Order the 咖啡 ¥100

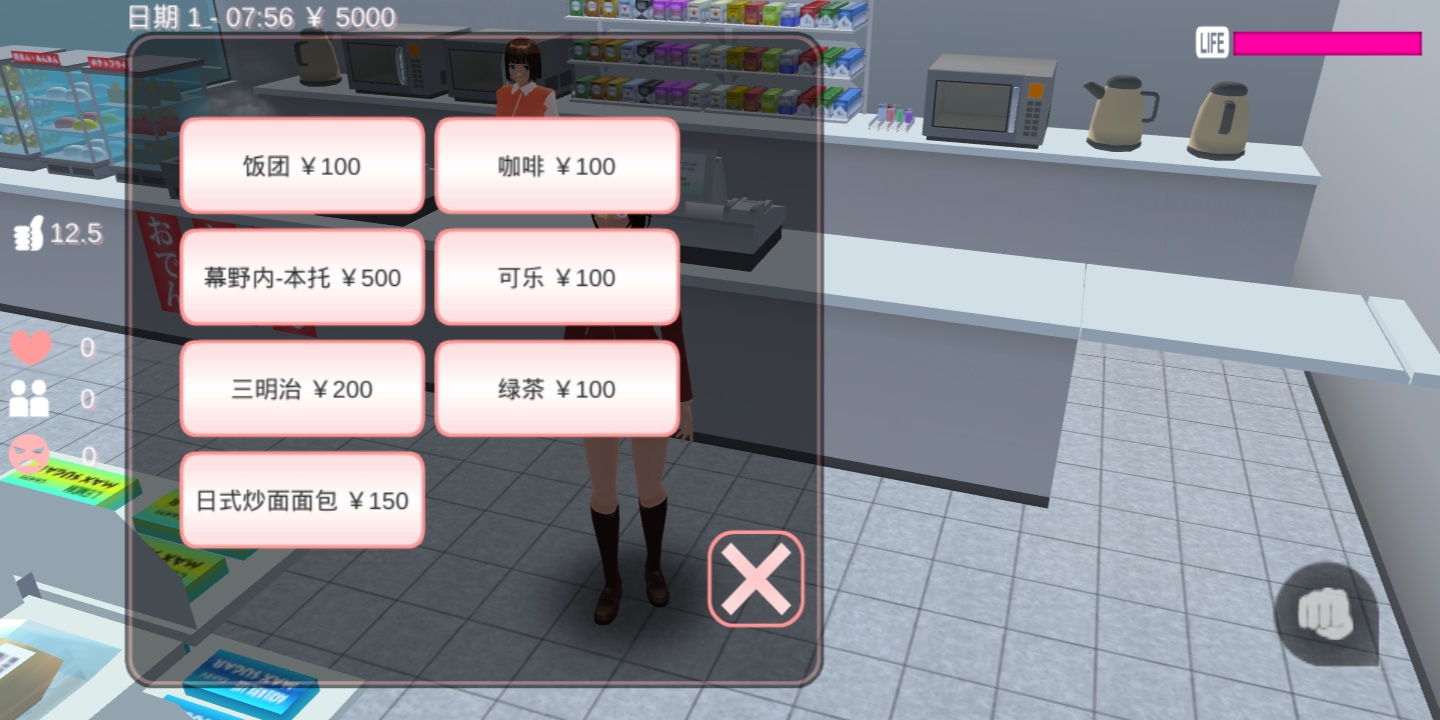(x=557, y=165)
